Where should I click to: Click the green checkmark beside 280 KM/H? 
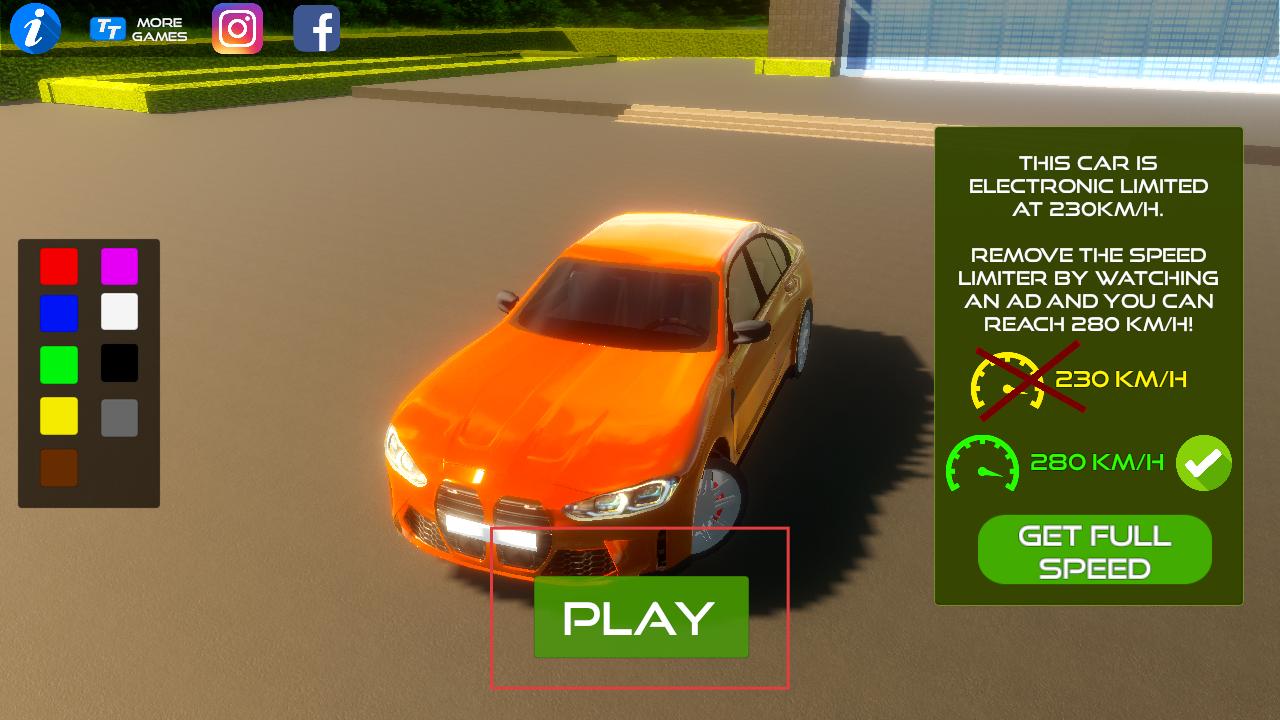1203,463
